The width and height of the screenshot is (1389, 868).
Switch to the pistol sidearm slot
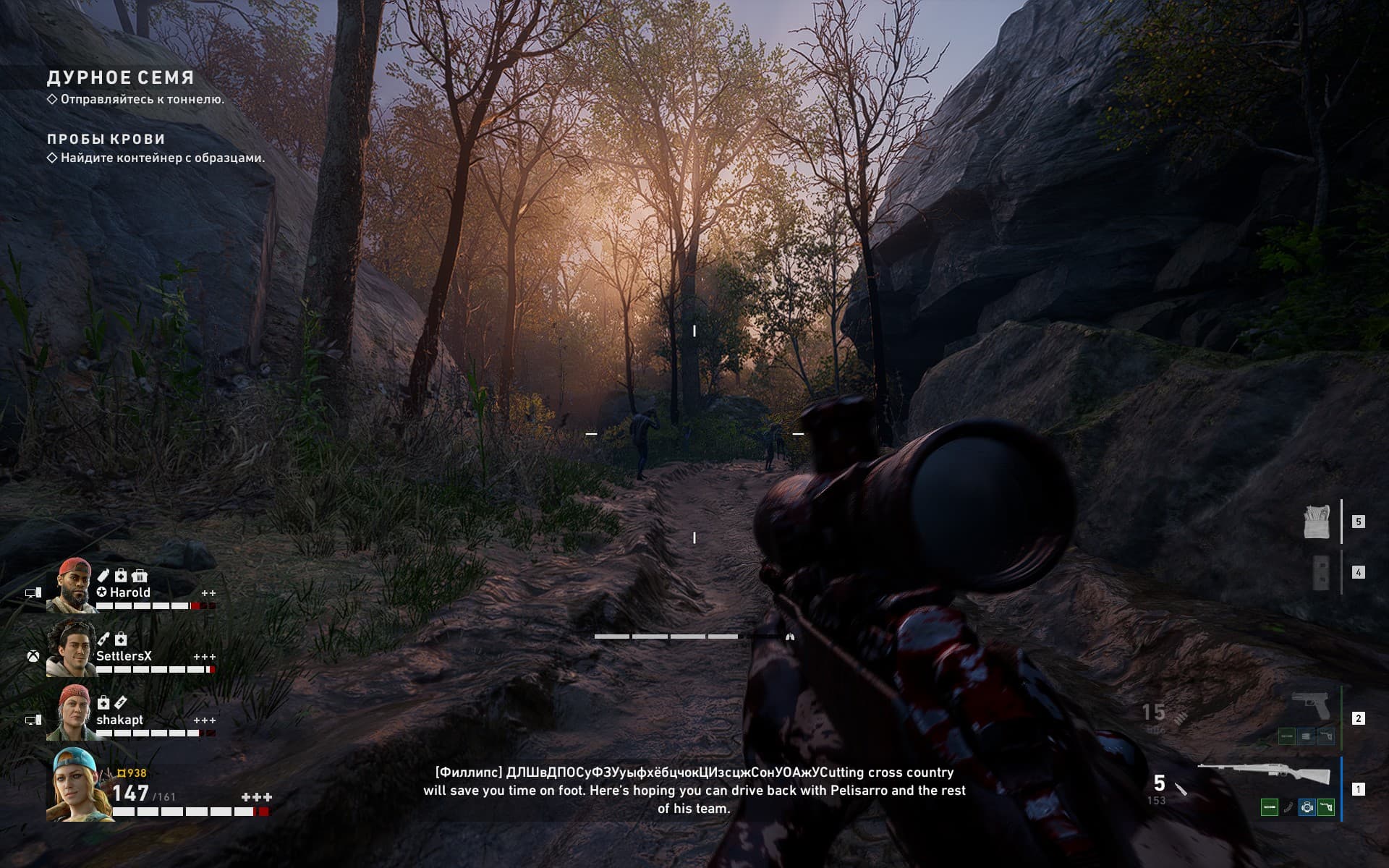coord(1309,705)
